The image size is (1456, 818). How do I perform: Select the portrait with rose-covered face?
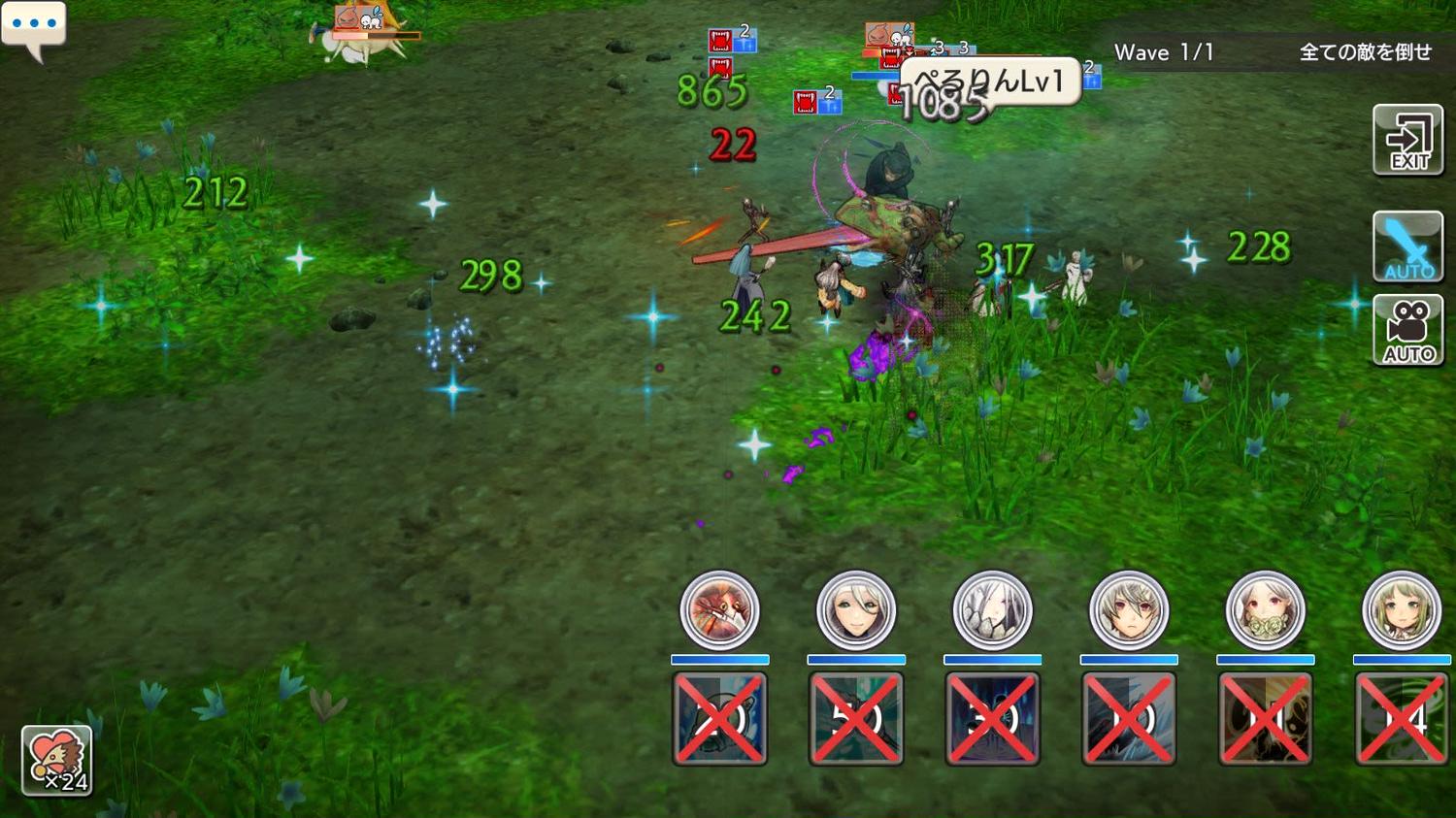(1265, 610)
